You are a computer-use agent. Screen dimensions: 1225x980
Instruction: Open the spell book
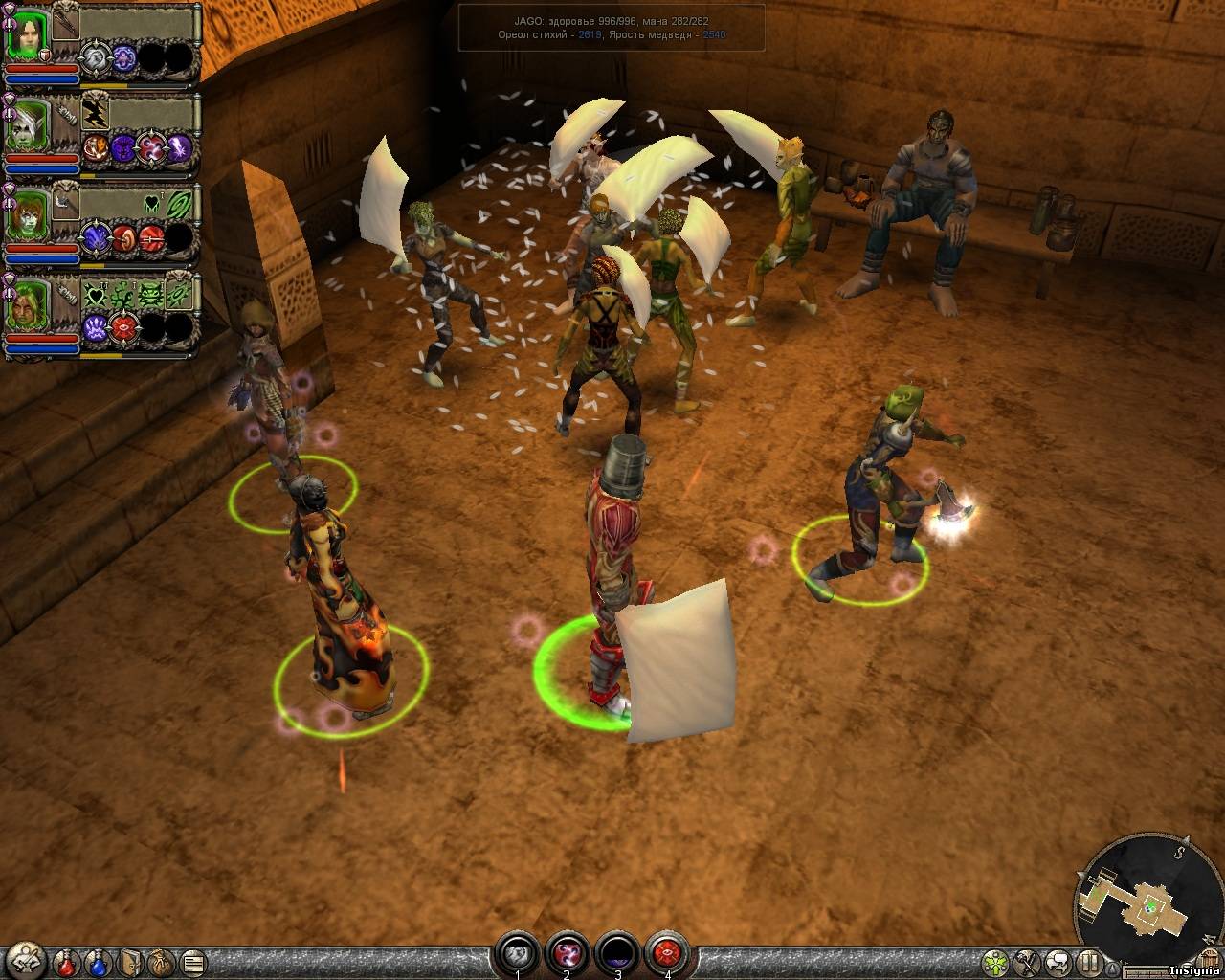(131, 960)
